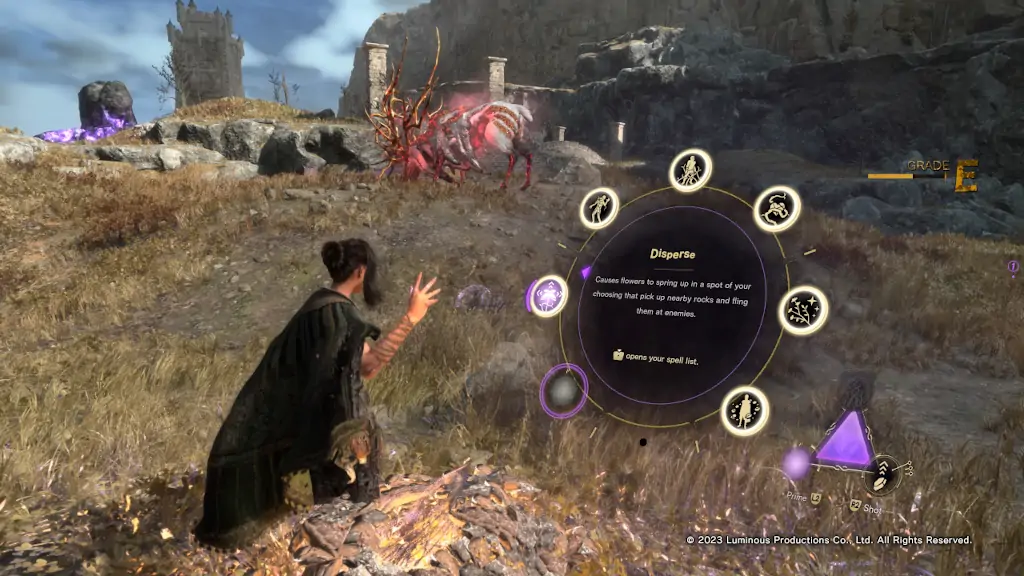Image resolution: width=1024 pixels, height=576 pixels.
Task: Select the highlighted Disperse flower spell
Action: click(548, 296)
